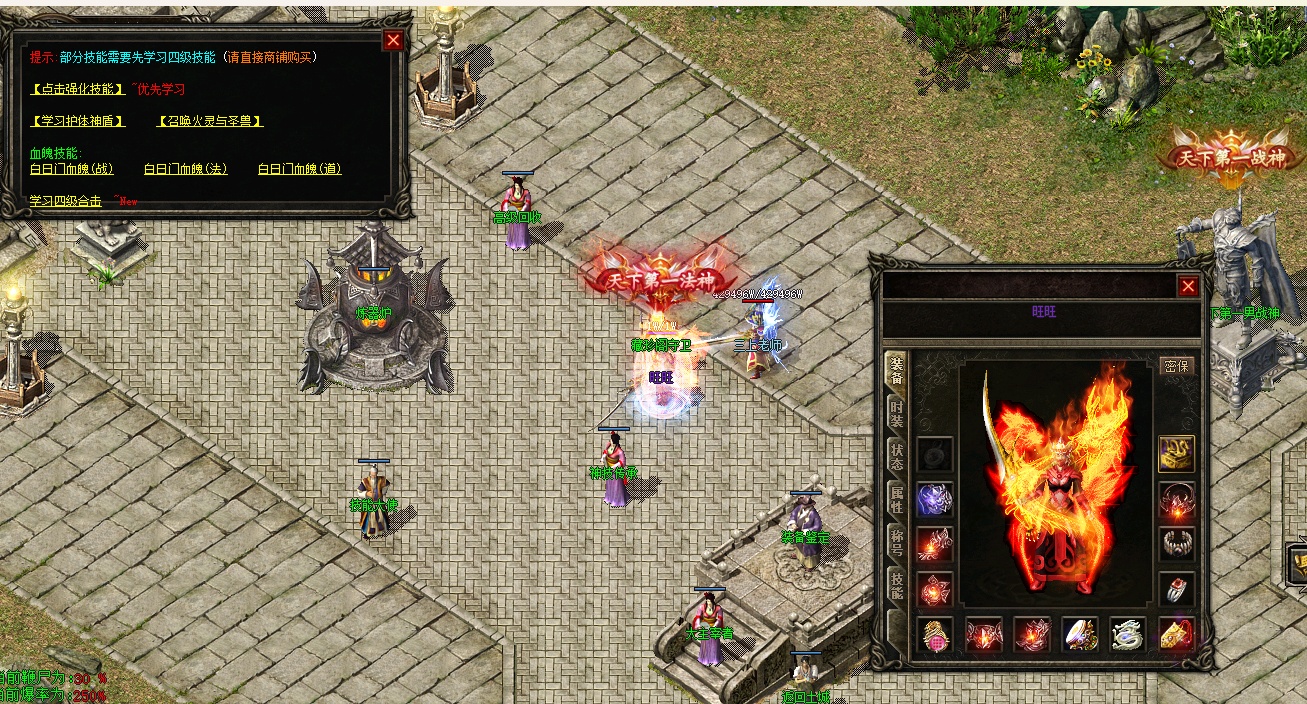Image resolution: width=1307 pixels, height=704 pixels.
Task: Close the skill learning dialog
Action: pos(394,40)
